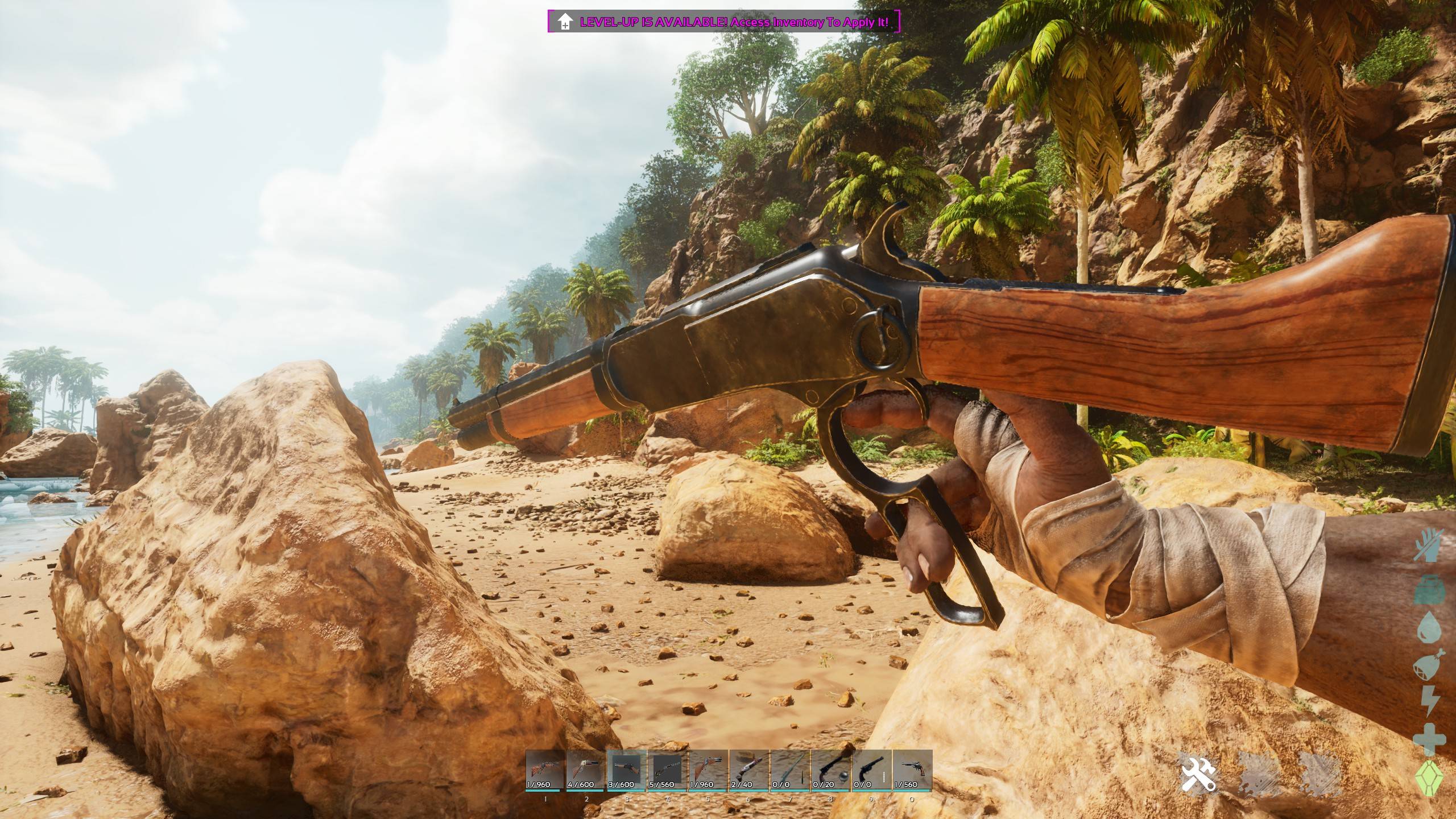Equip the revolver showing 1/560 ammo
This screenshot has width=1456, height=819.
pyautogui.click(x=912, y=770)
